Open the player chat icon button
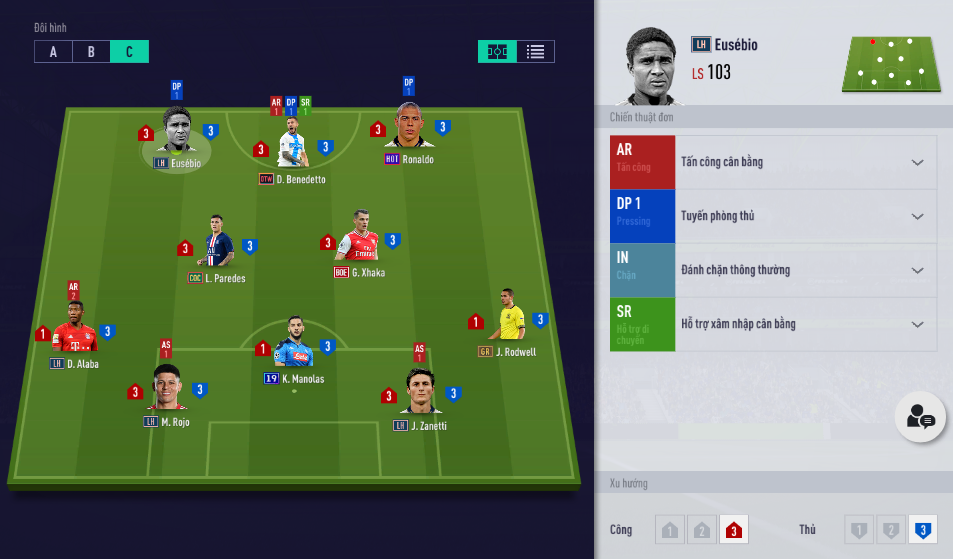953x559 pixels. pyautogui.click(x=920, y=418)
